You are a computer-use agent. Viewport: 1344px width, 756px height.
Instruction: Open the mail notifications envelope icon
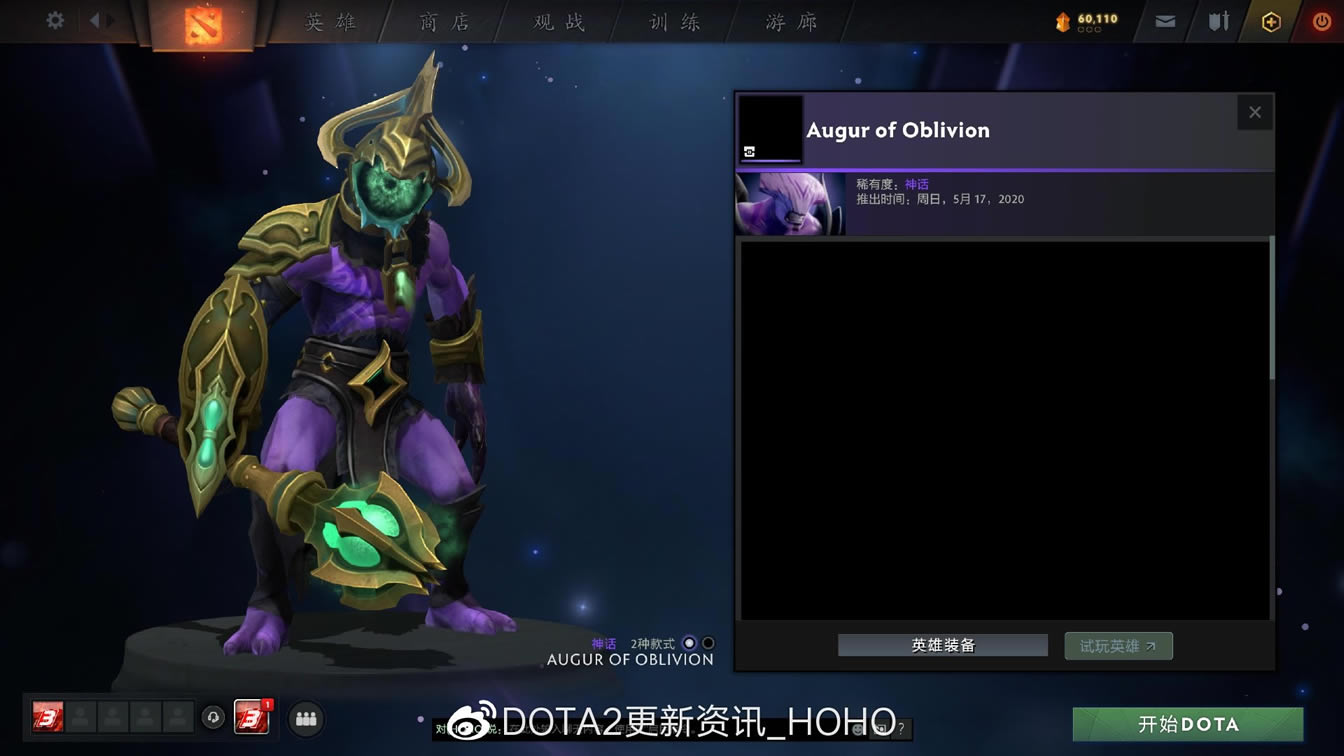[1165, 20]
